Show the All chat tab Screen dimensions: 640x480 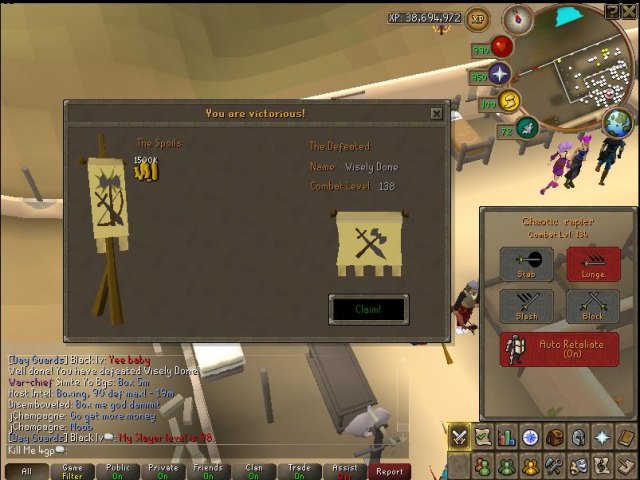point(26,471)
